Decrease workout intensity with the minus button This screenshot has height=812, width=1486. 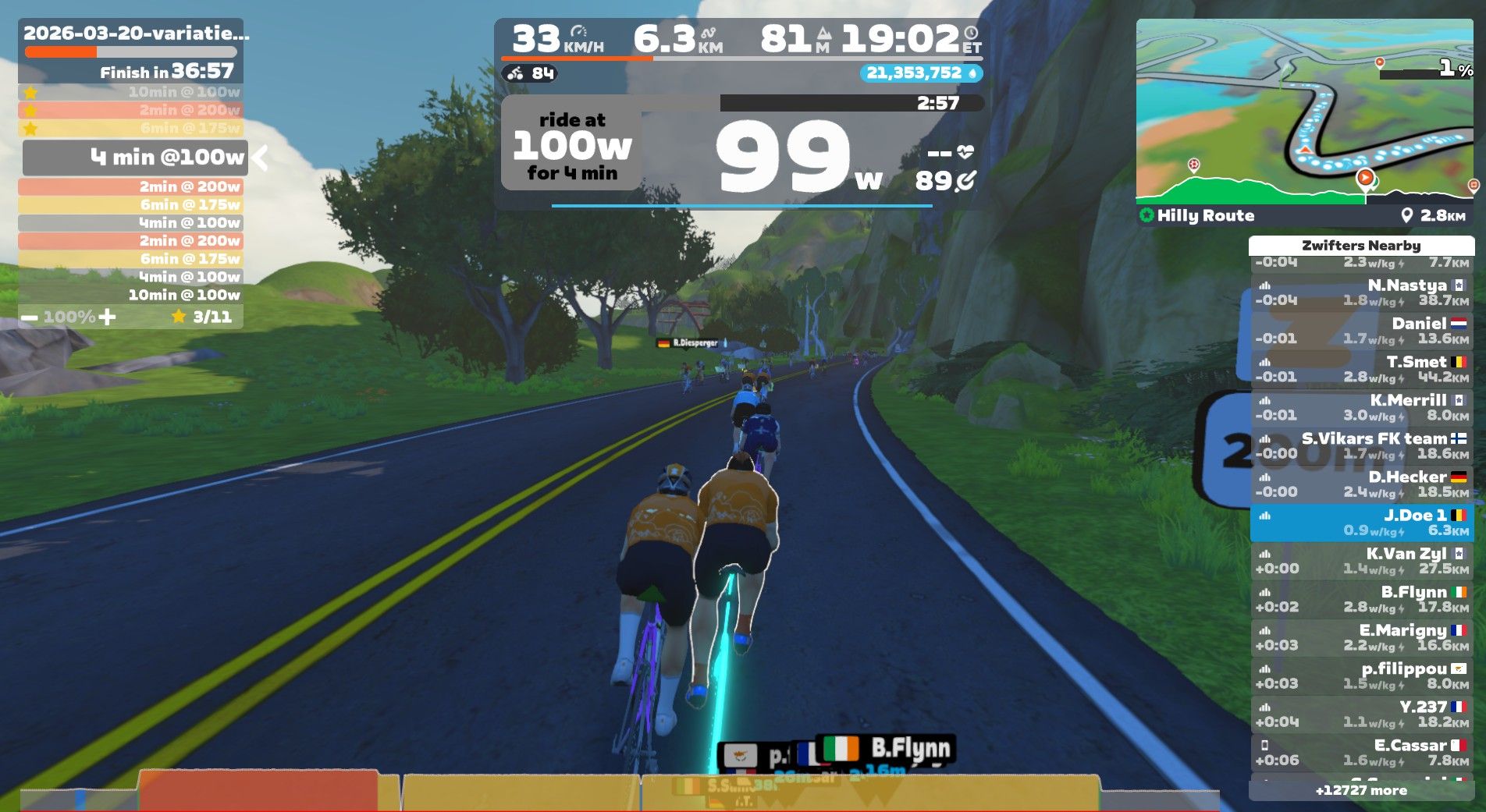pyautogui.click(x=30, y=317)
